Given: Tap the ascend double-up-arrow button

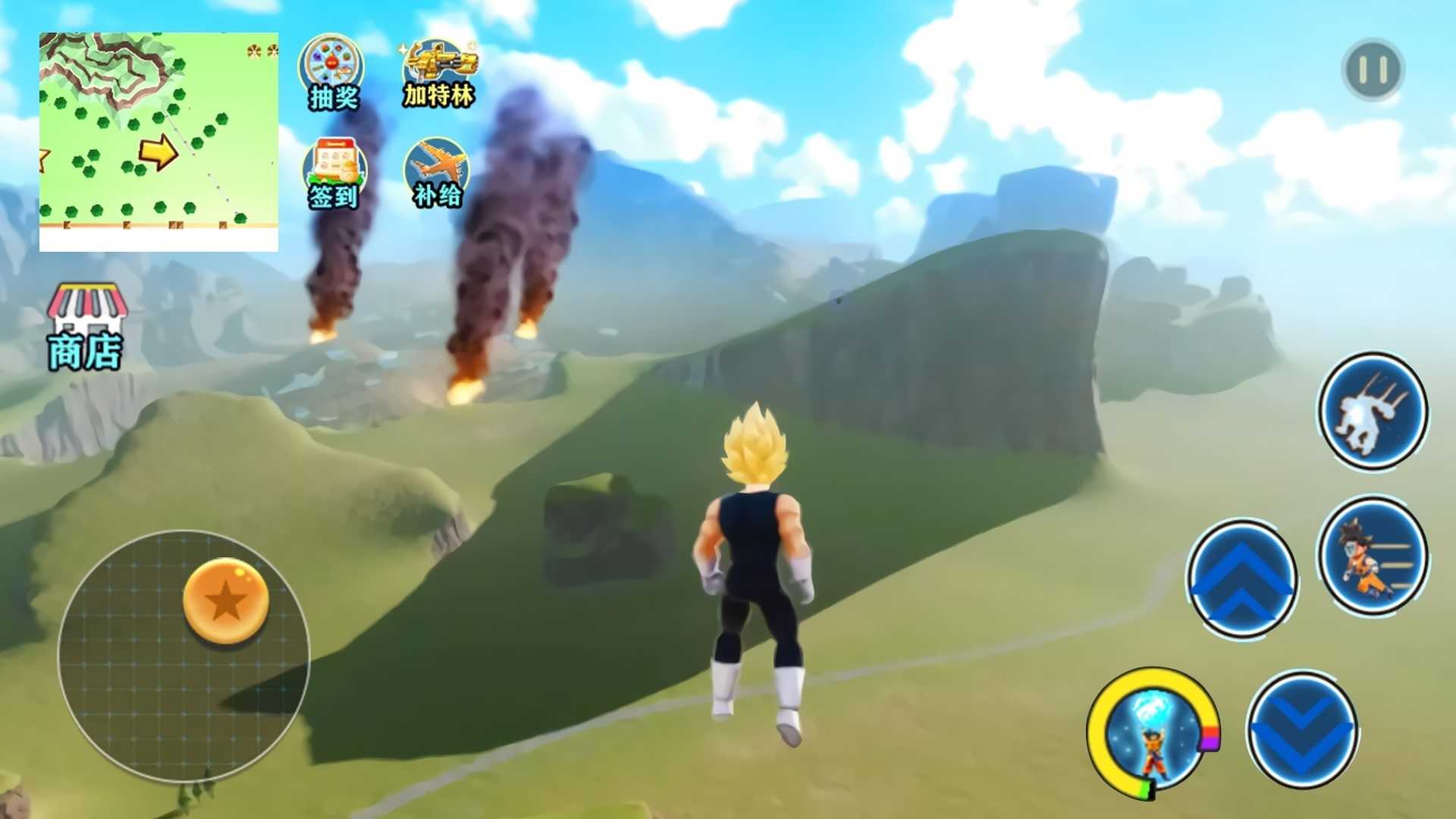Looking at the screenshot, I should pyautogui.click(x=1241, y=578).
